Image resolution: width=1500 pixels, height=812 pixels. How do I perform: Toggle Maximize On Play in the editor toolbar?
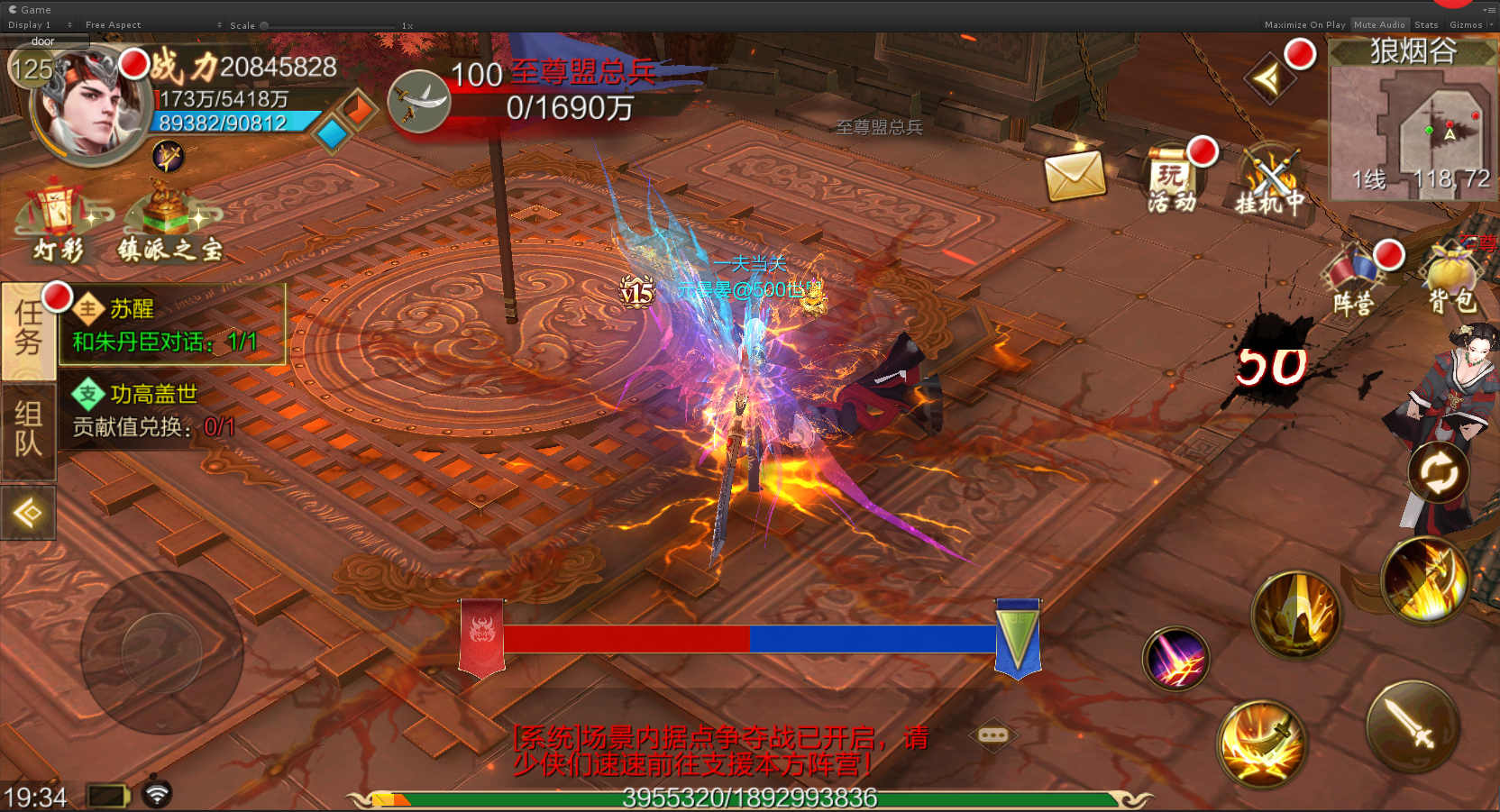pos(1303,25)
